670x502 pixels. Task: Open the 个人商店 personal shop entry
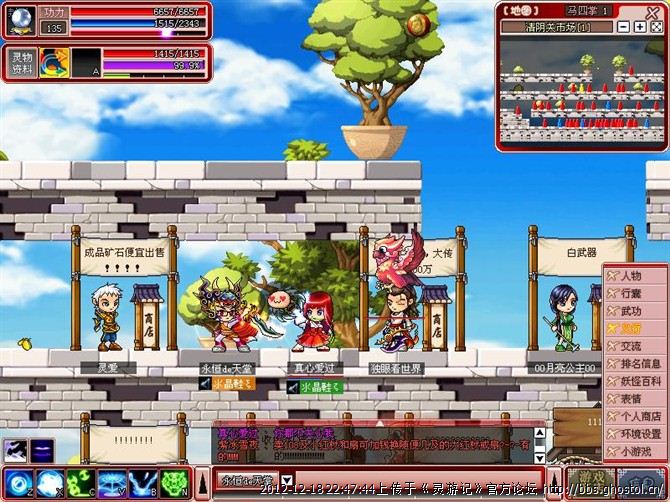point(637,416)
